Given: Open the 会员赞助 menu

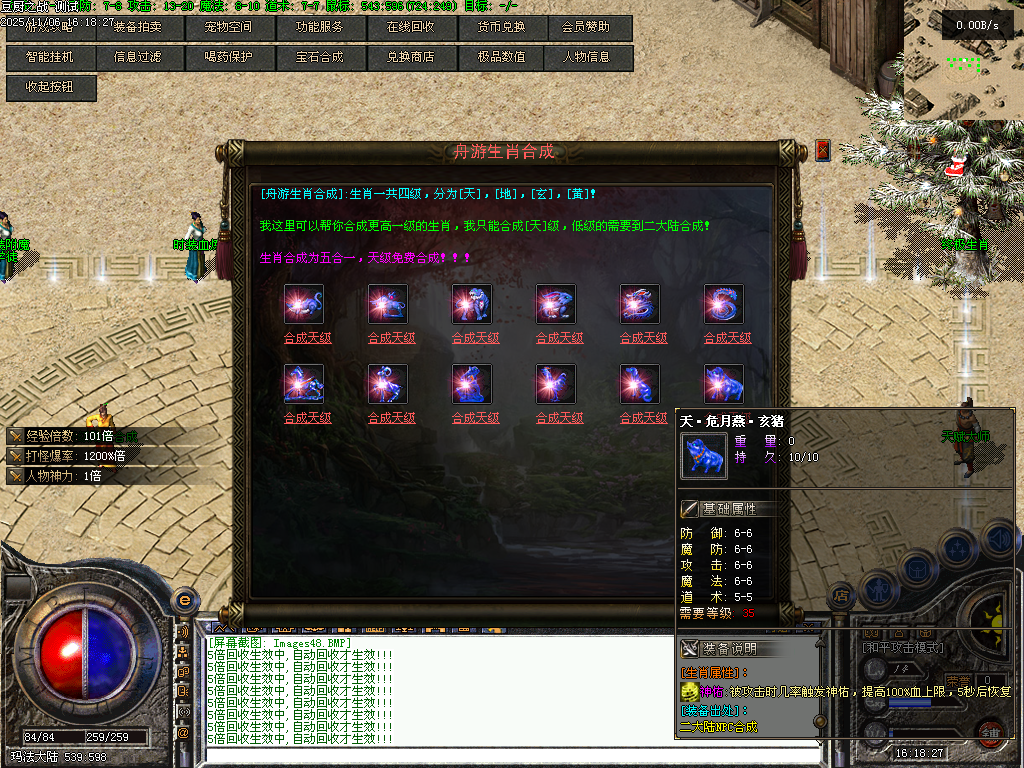Looking at the screenshot, I should point(590,27).
